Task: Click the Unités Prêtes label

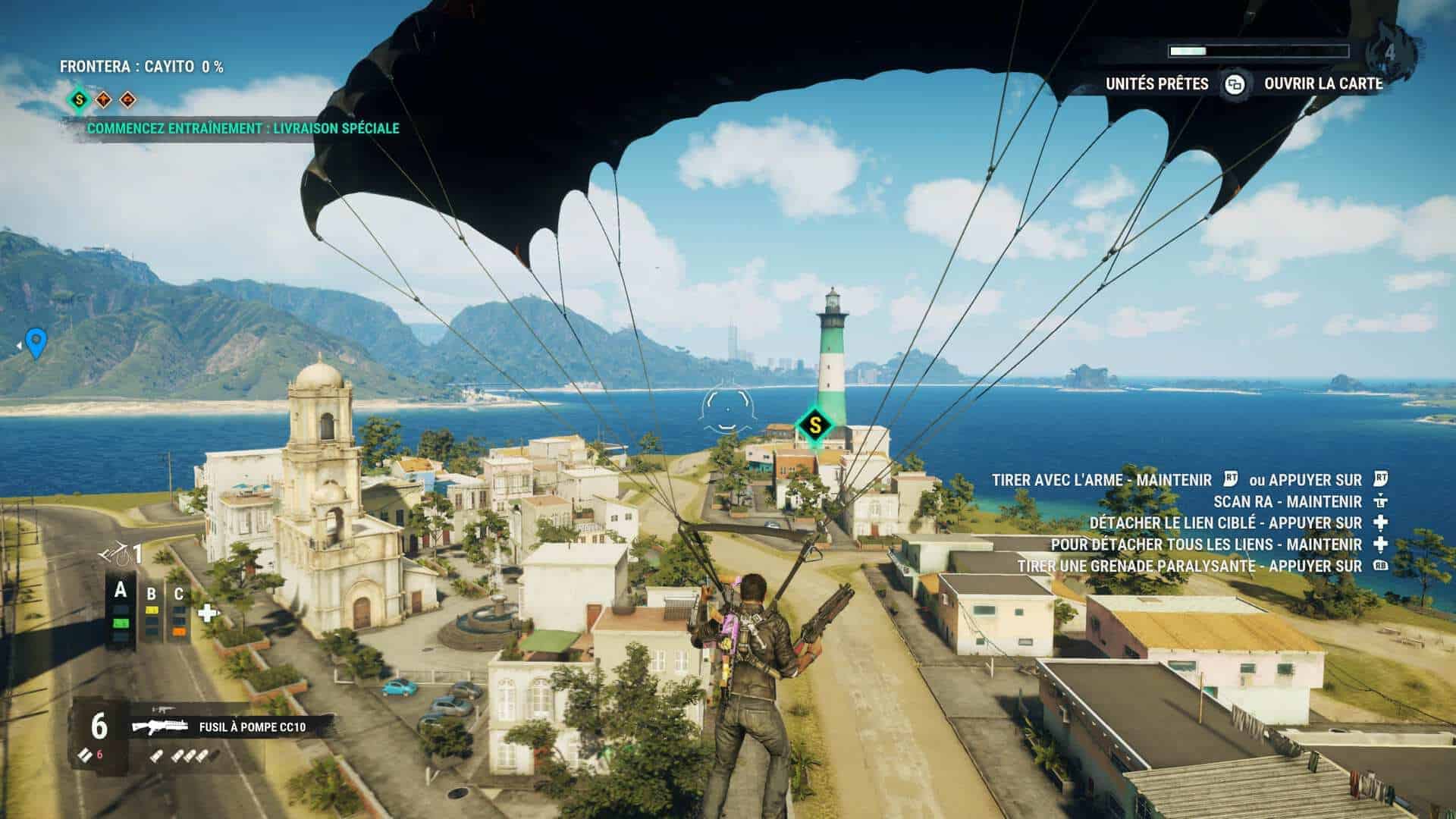Action: [x=1156, y=84]
